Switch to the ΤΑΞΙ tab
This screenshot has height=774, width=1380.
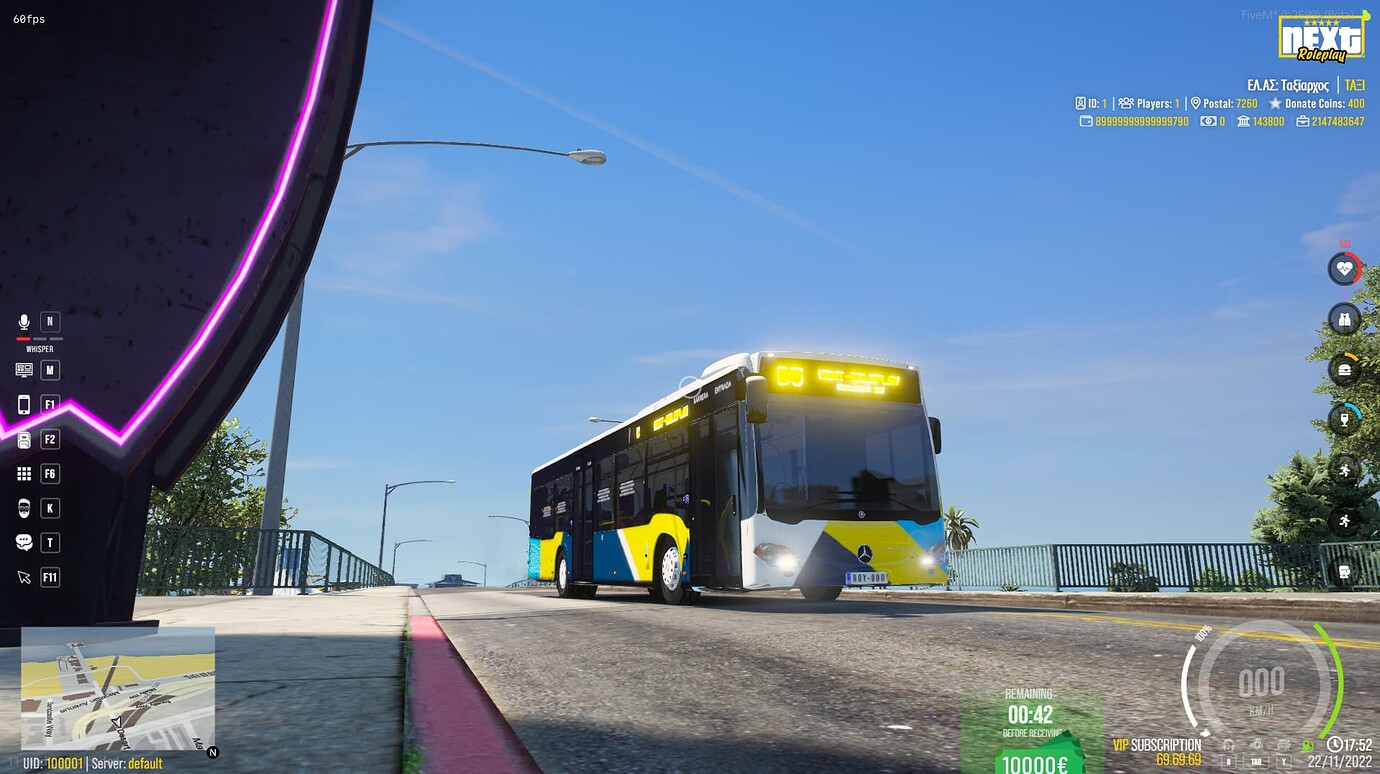click(1356, 85)
